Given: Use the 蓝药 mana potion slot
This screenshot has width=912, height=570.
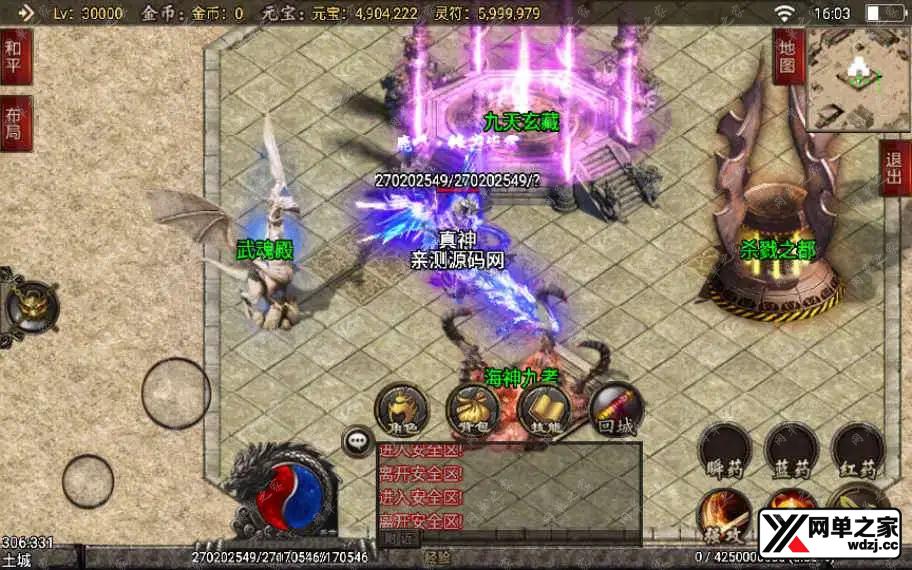Looking at the screenshot, I should point(791,450).
